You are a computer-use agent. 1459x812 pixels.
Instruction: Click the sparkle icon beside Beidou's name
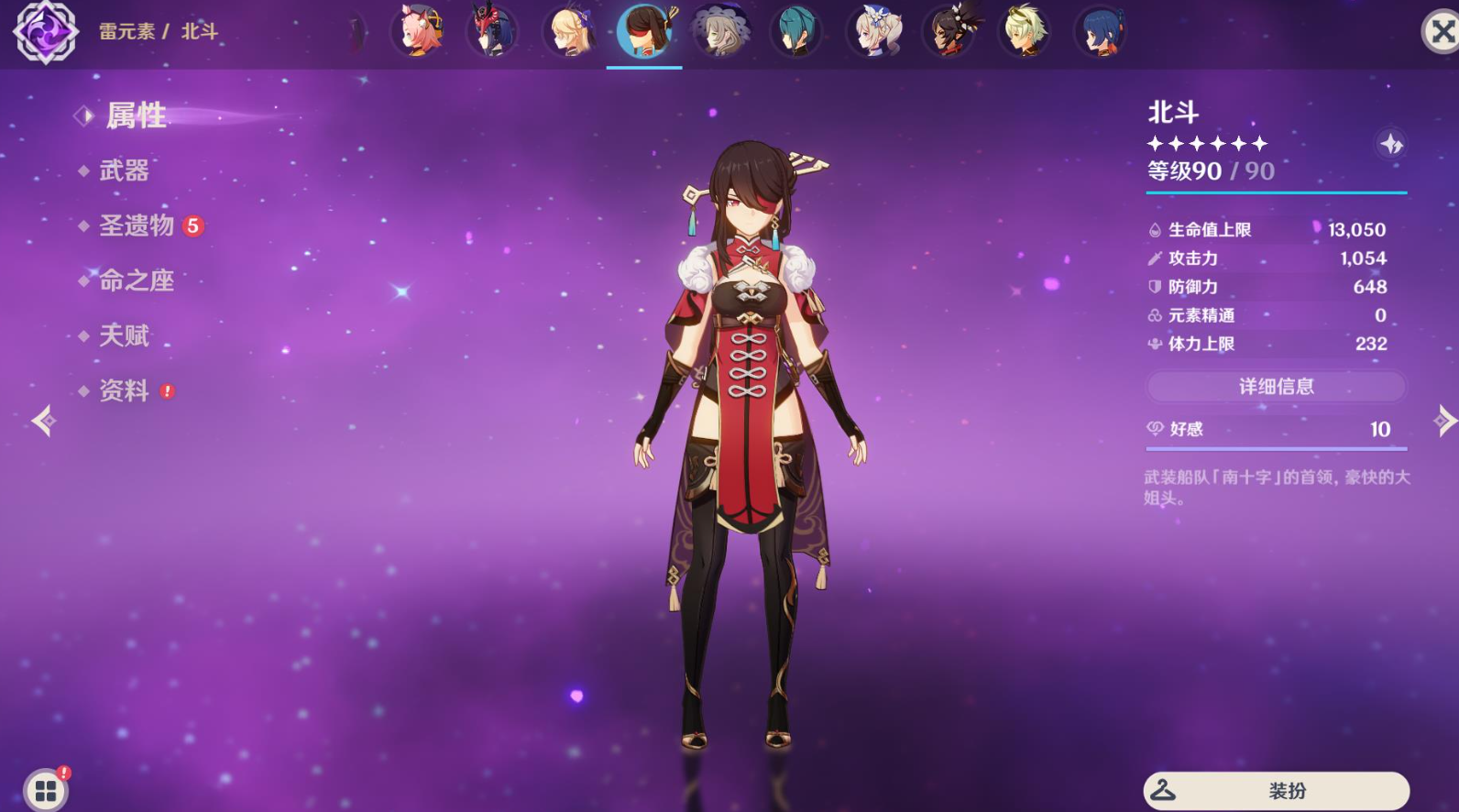(x=1391, y=144)
